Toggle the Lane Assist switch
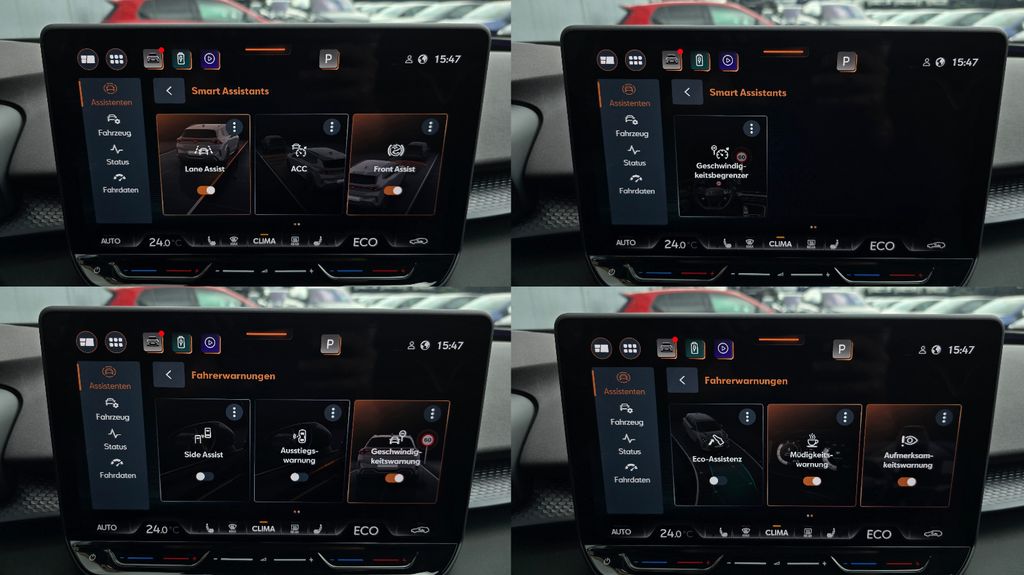The width and height of the screenshot is (1024, 575). tap(206, 189)
